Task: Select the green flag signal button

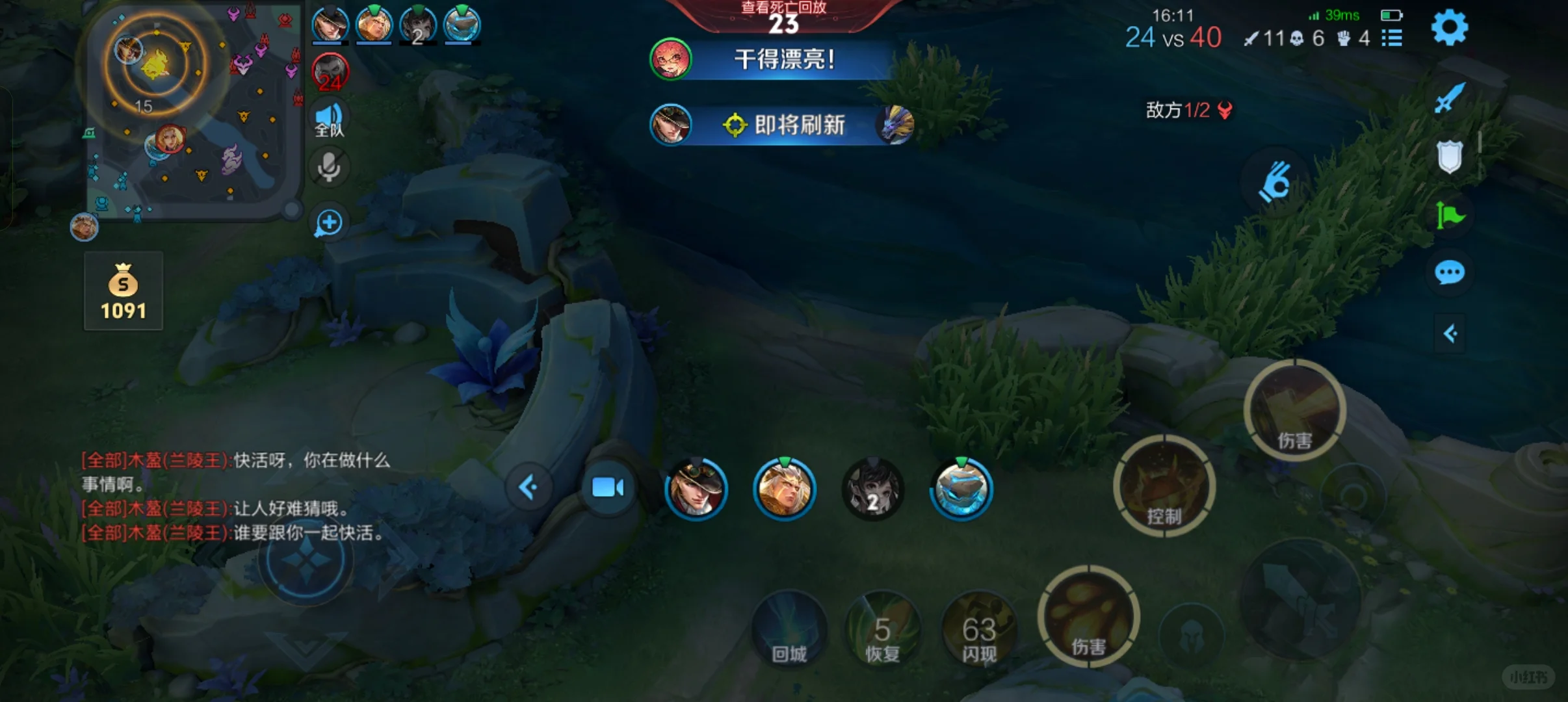Action: tap(1450, 215)
